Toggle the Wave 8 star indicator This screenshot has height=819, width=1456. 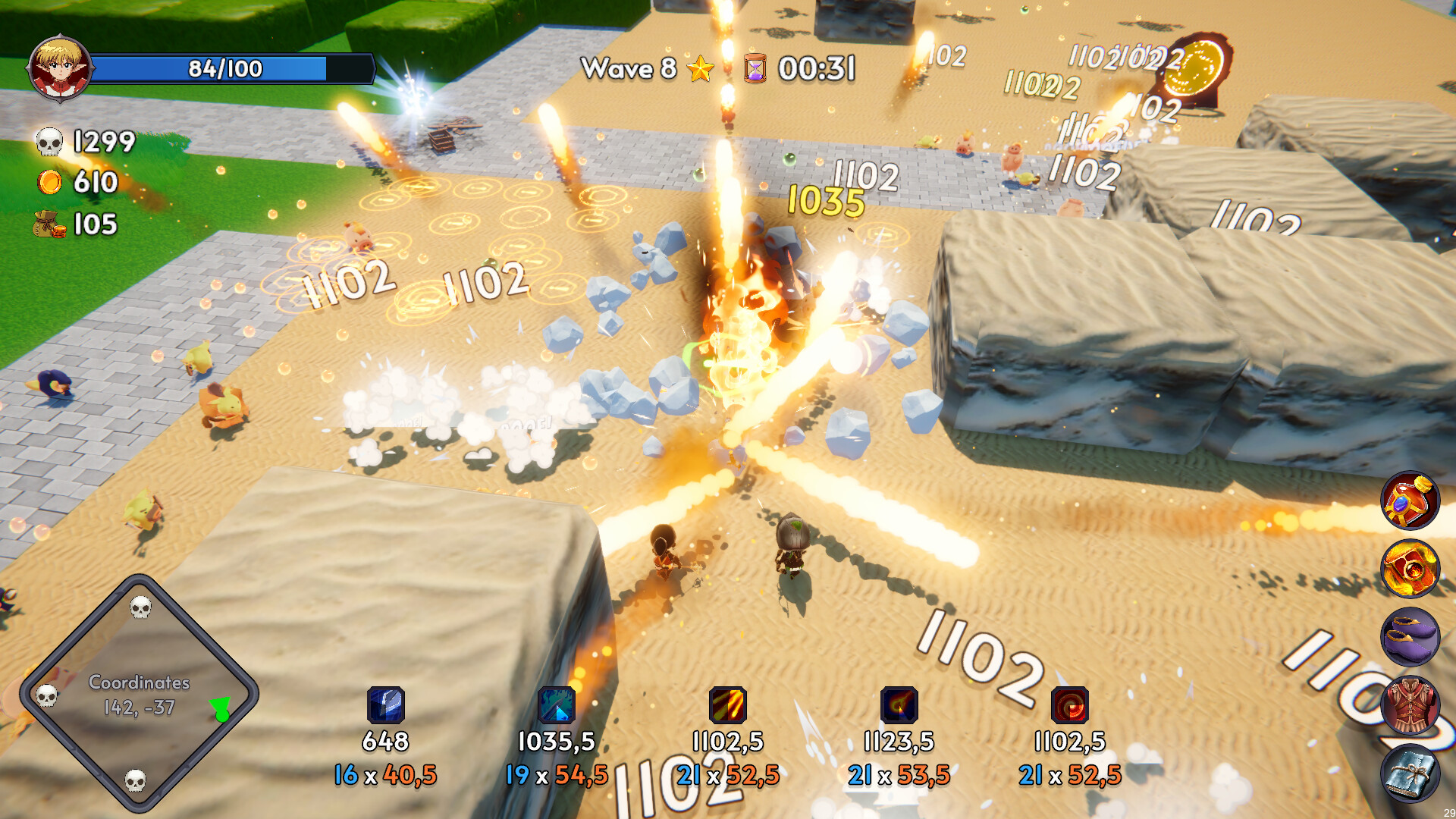tap(699, 70)
